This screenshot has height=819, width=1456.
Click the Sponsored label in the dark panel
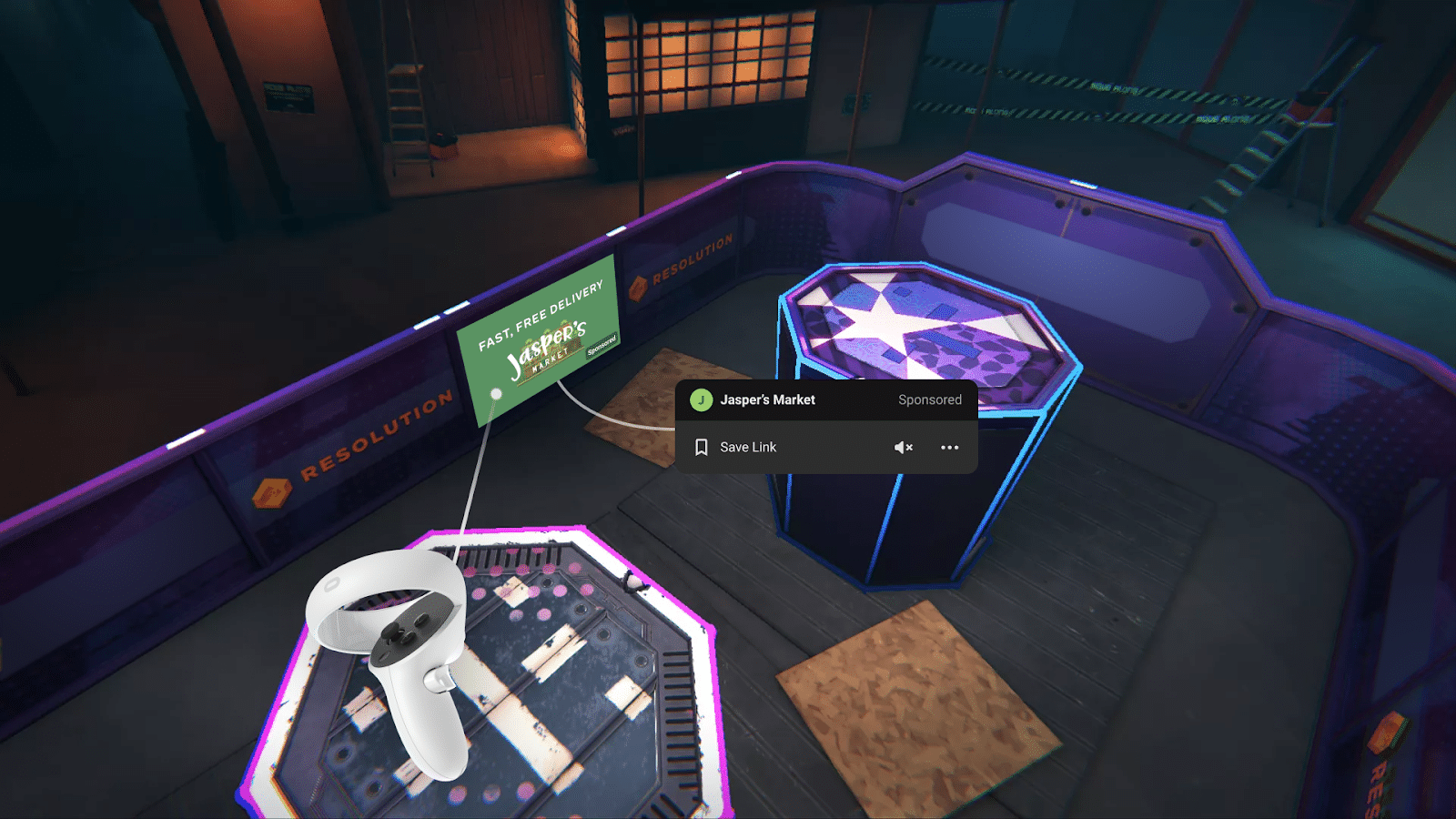[x=929, y=400]
